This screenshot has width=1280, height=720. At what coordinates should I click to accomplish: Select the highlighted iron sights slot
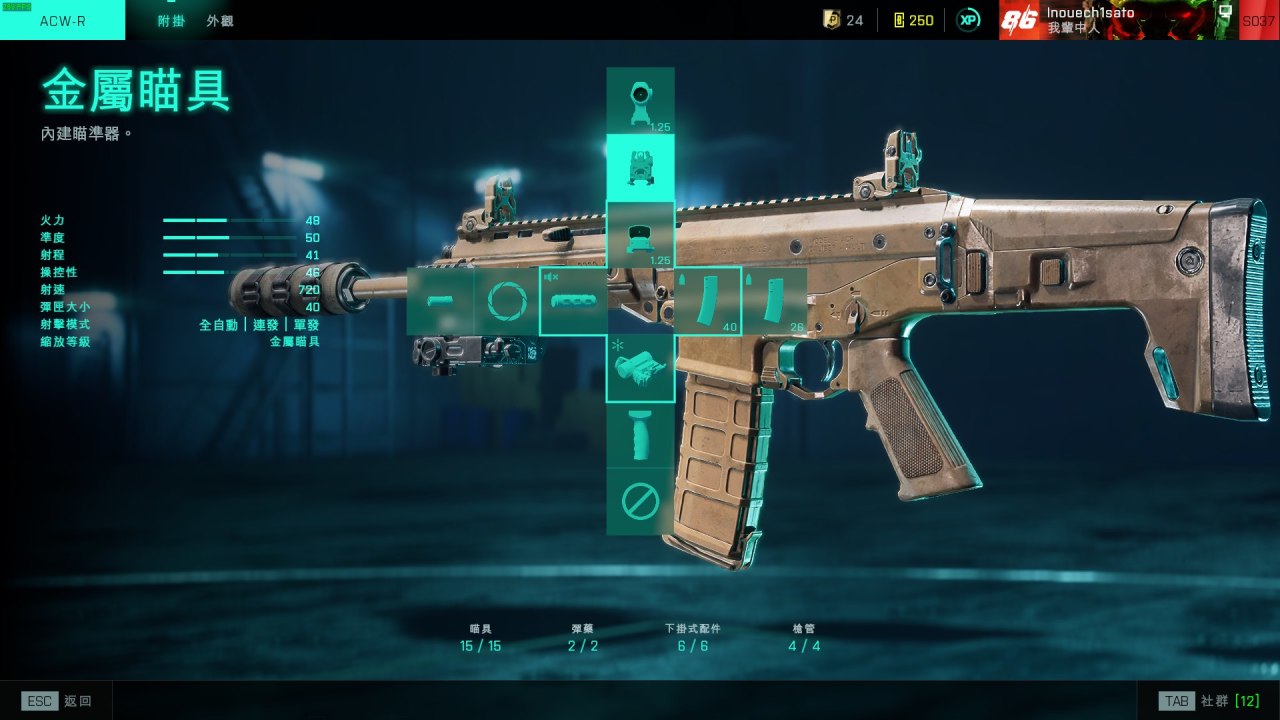640,167
